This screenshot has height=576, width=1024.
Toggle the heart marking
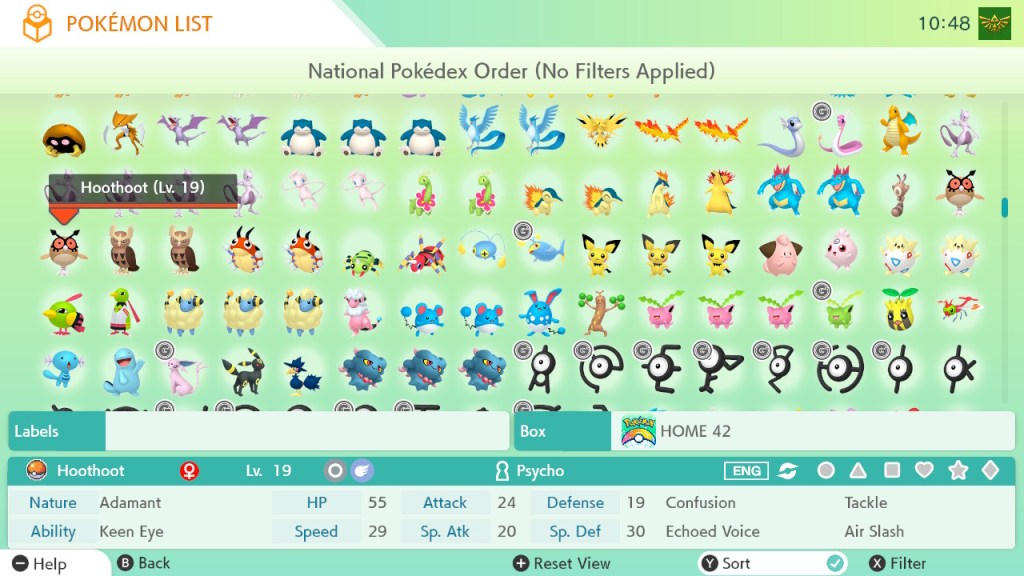[924, 470]
